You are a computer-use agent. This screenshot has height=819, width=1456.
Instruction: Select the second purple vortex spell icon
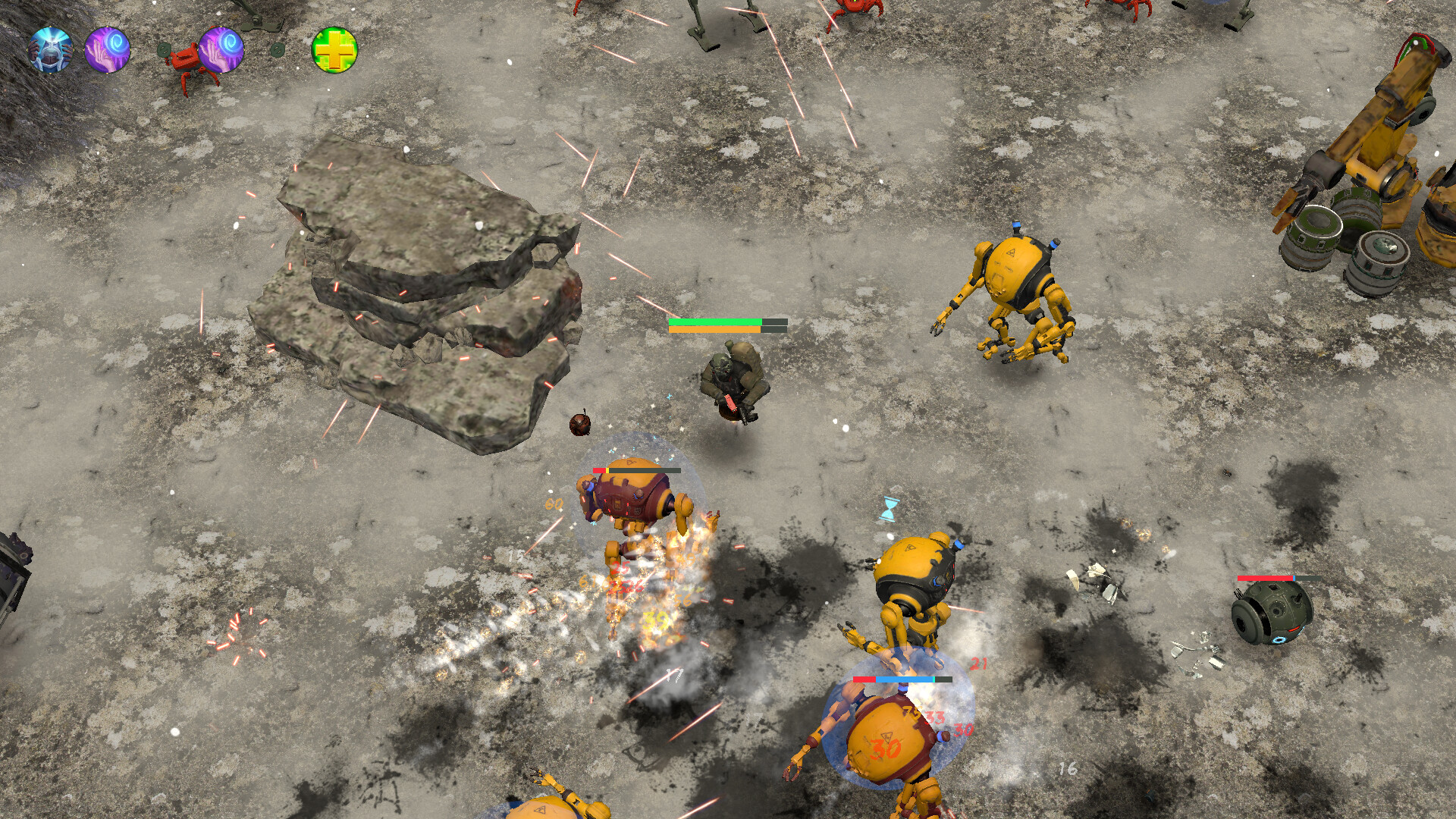pyautogui.click(x=220, y=50)
